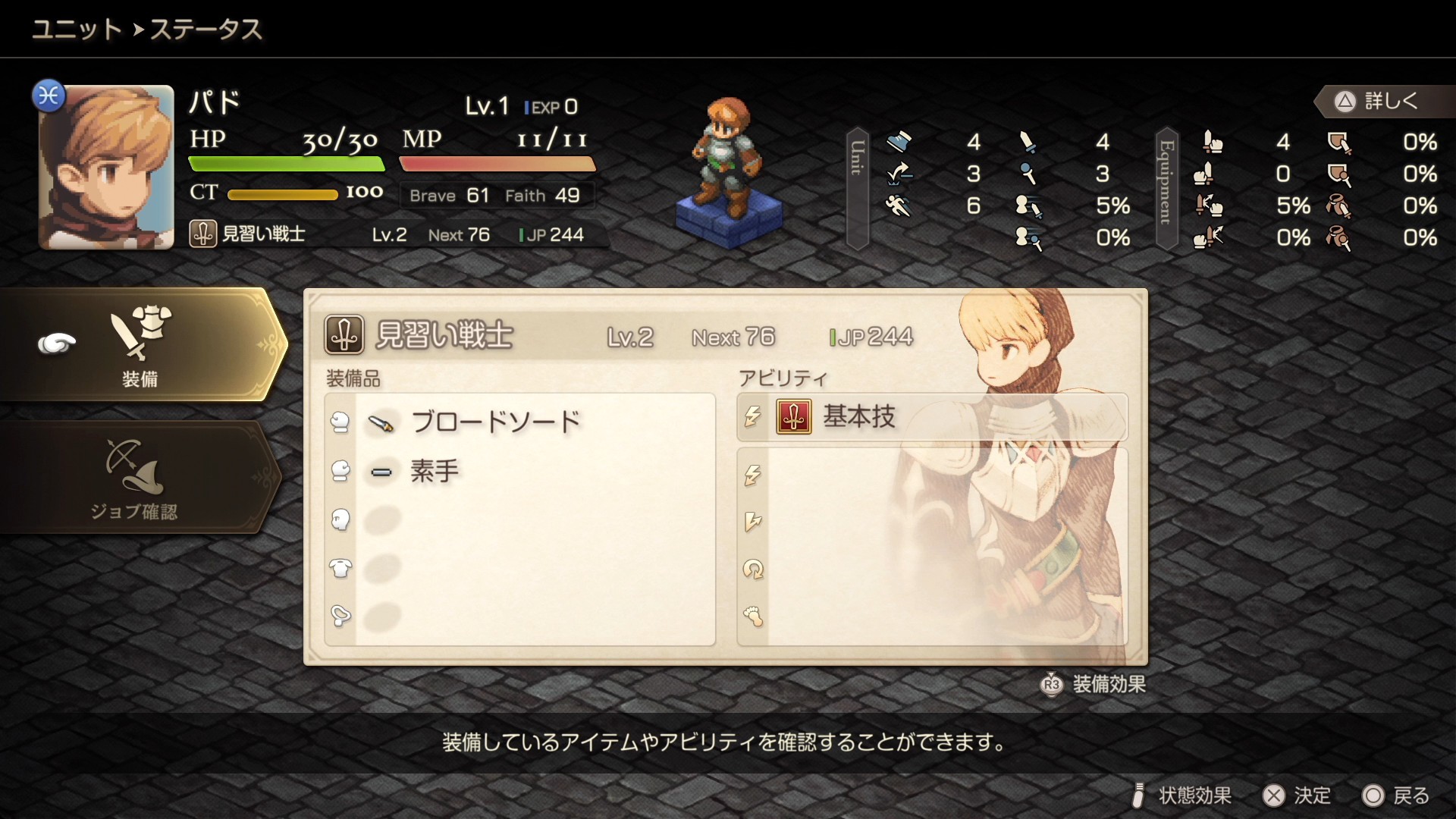The width and height of the screenshot is (1456, 819).
Task: Open the ジョブ確認 job check entry
Action: (x=135, y=478)
